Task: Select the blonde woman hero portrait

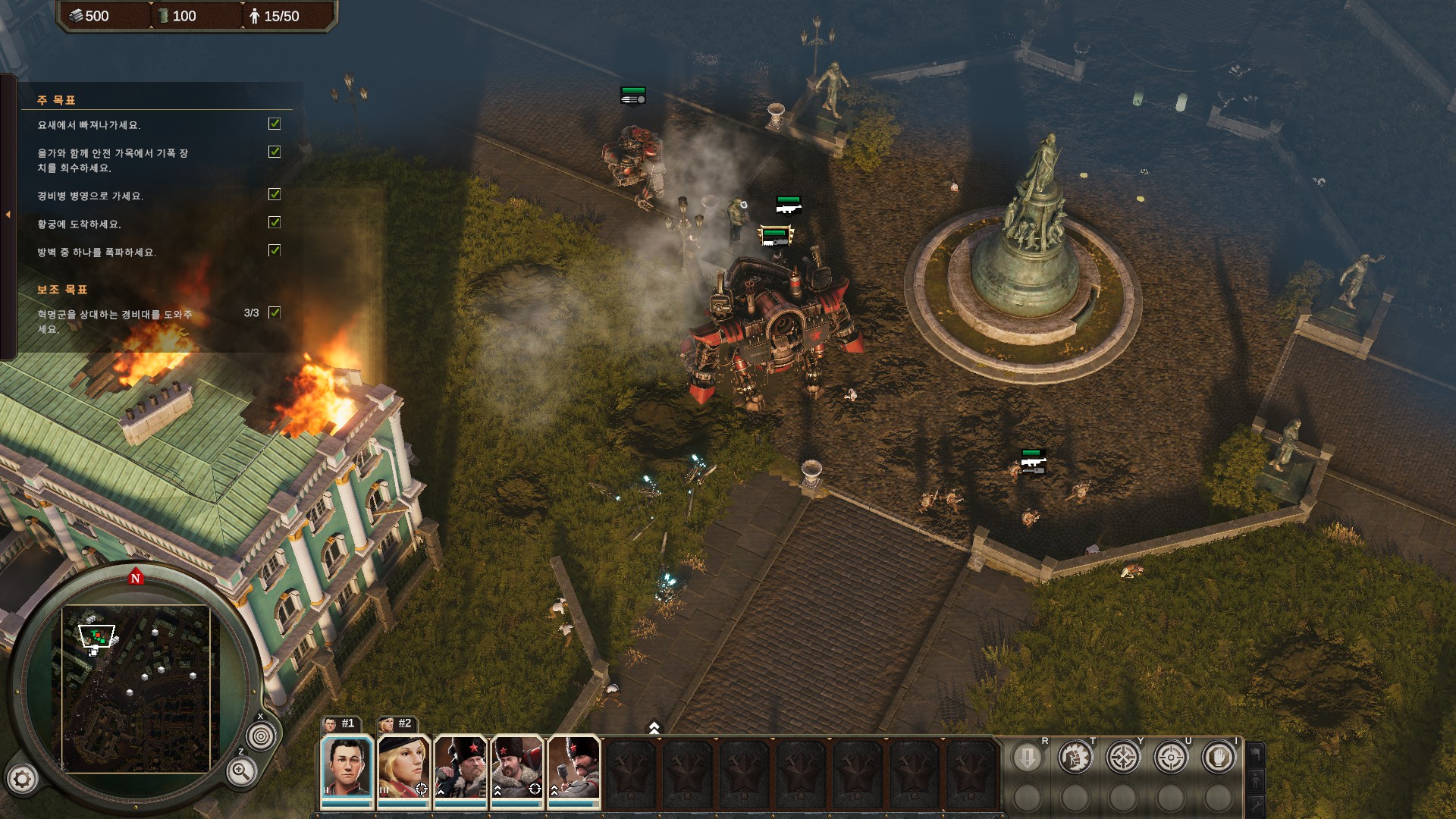Action: tap(403, 767)
